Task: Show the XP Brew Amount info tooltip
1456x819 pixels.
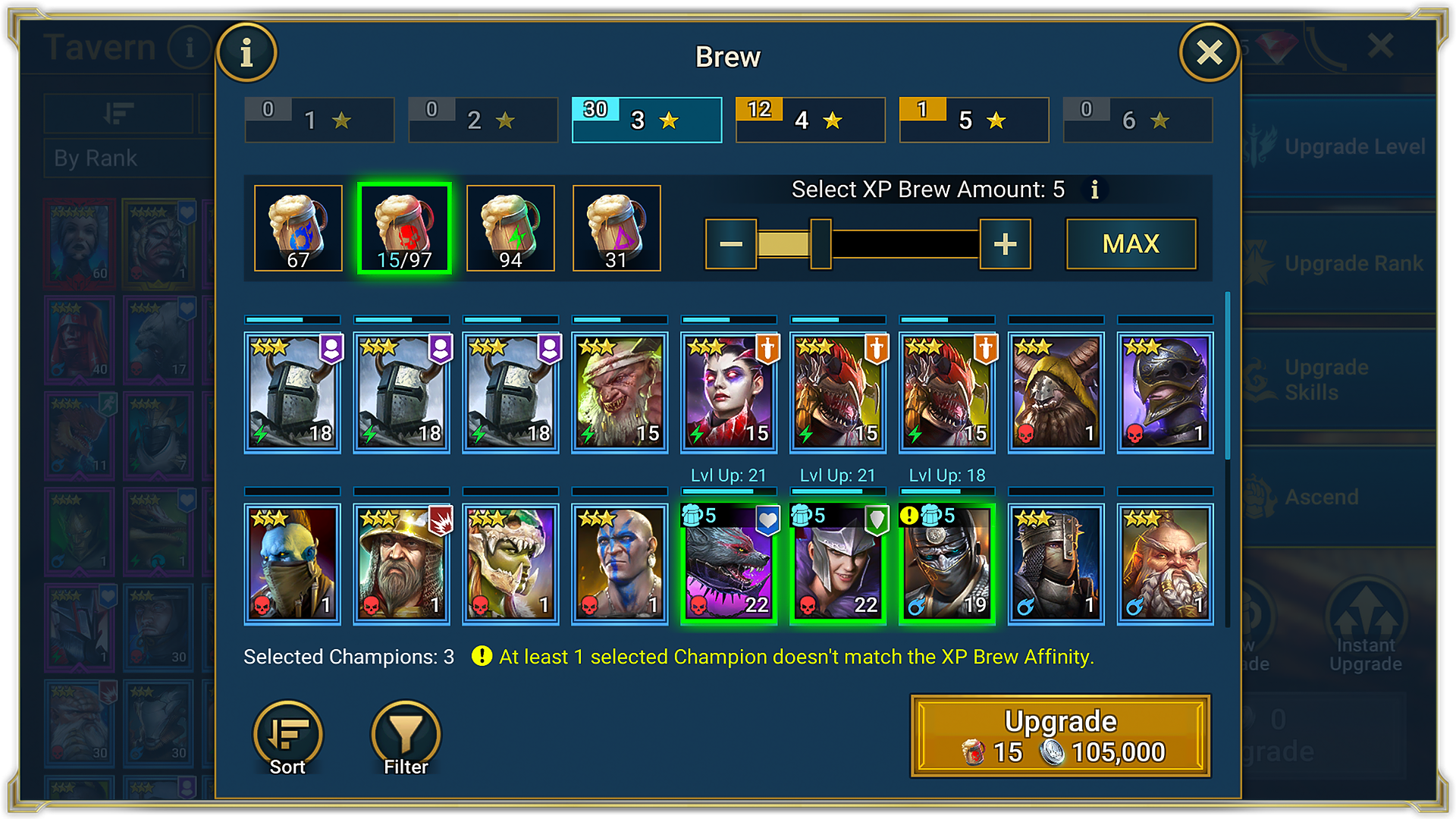Action: coord(1094,190)
